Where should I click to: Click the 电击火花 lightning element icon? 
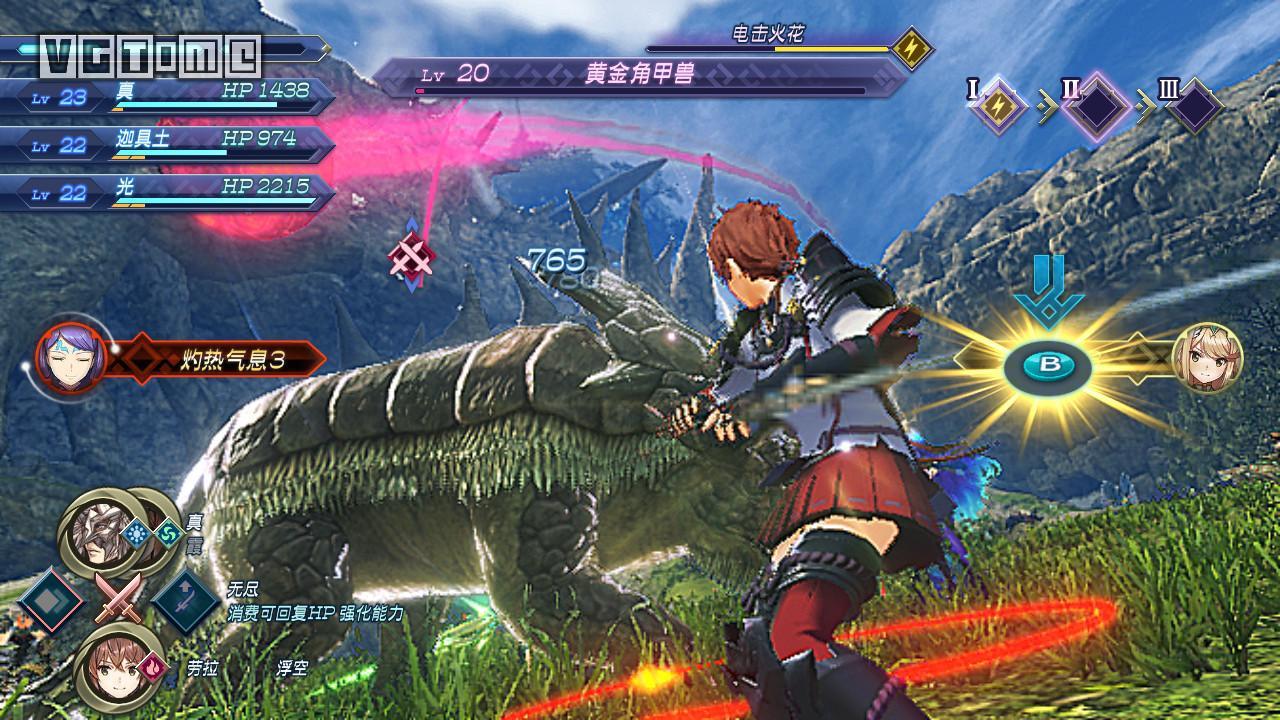[912, 49]
